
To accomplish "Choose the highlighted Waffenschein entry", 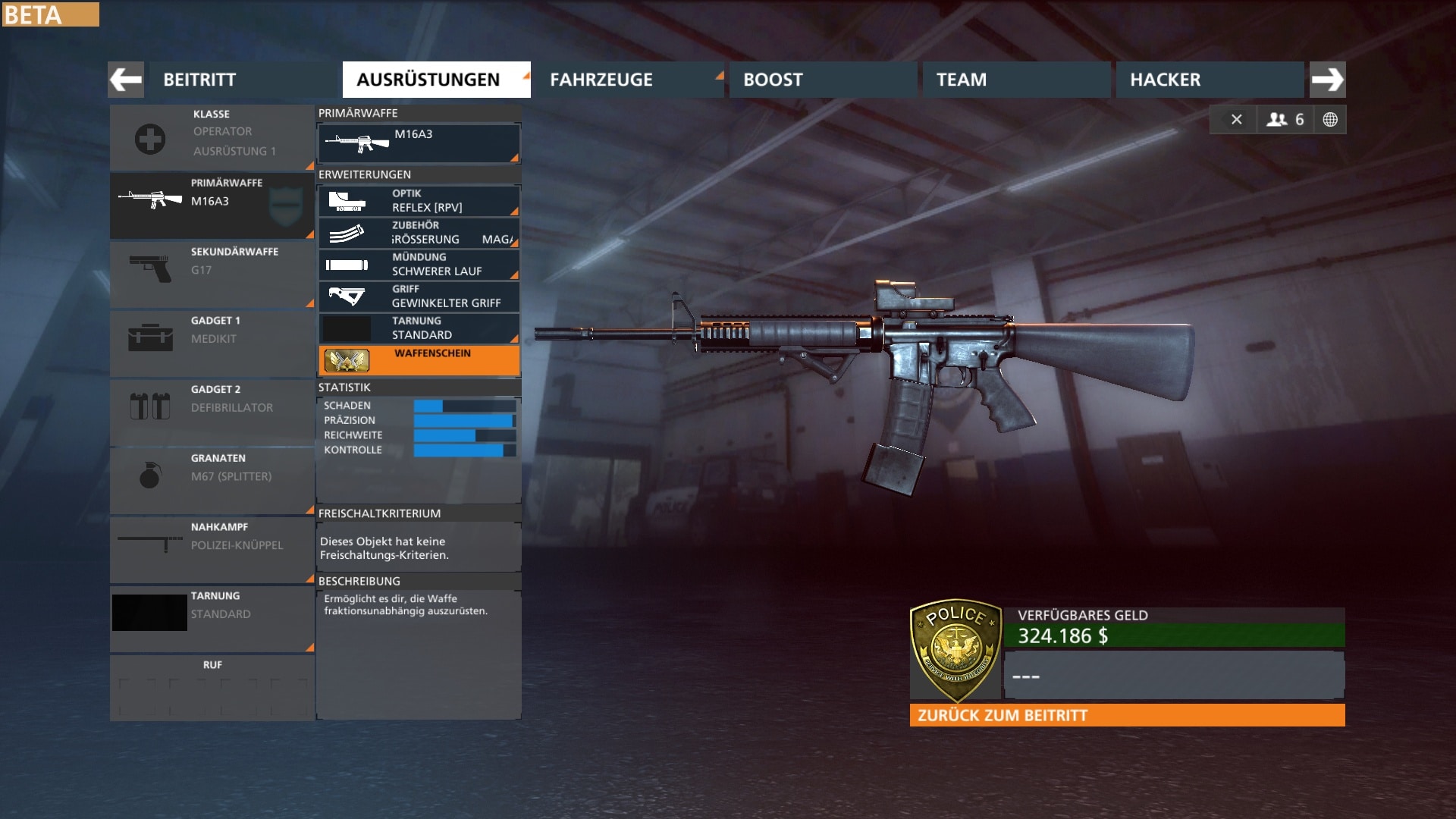I will [x=419, y=360].
